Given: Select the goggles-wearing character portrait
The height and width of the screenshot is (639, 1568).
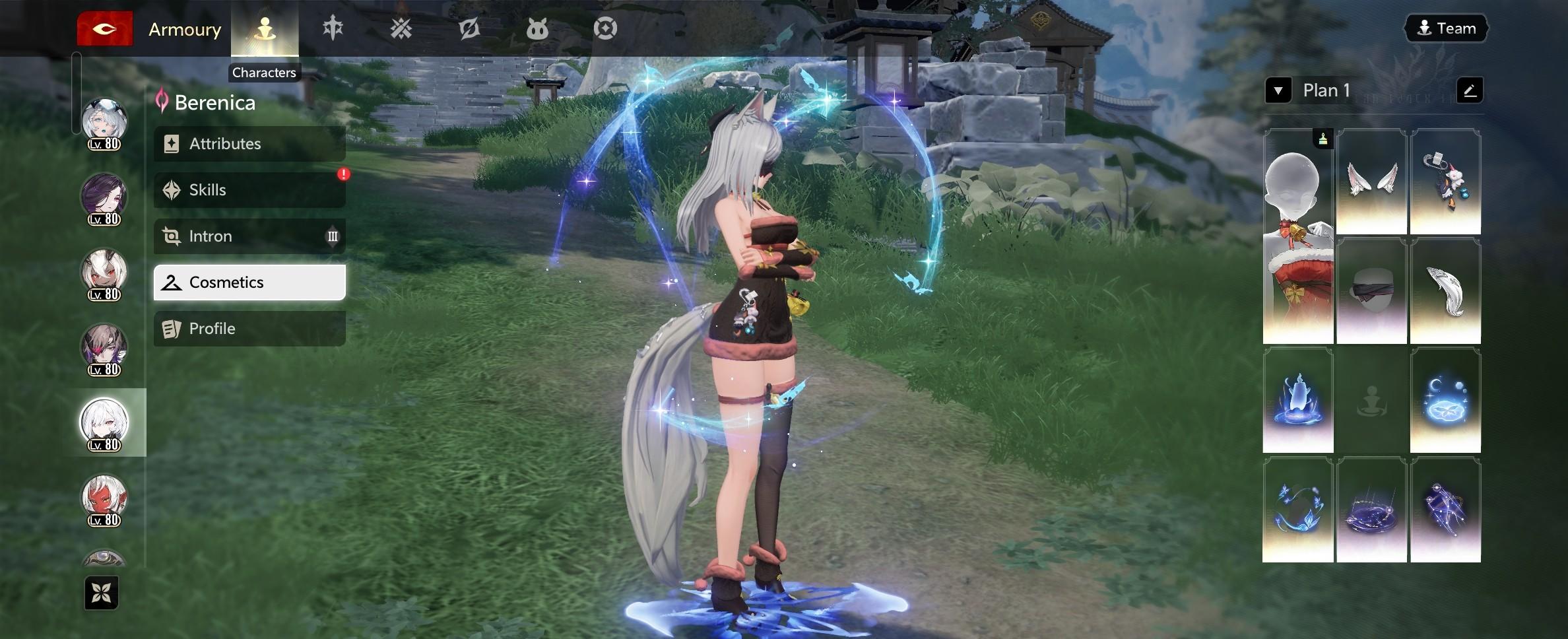Looking at the screenshot, I should pos(104,122).
